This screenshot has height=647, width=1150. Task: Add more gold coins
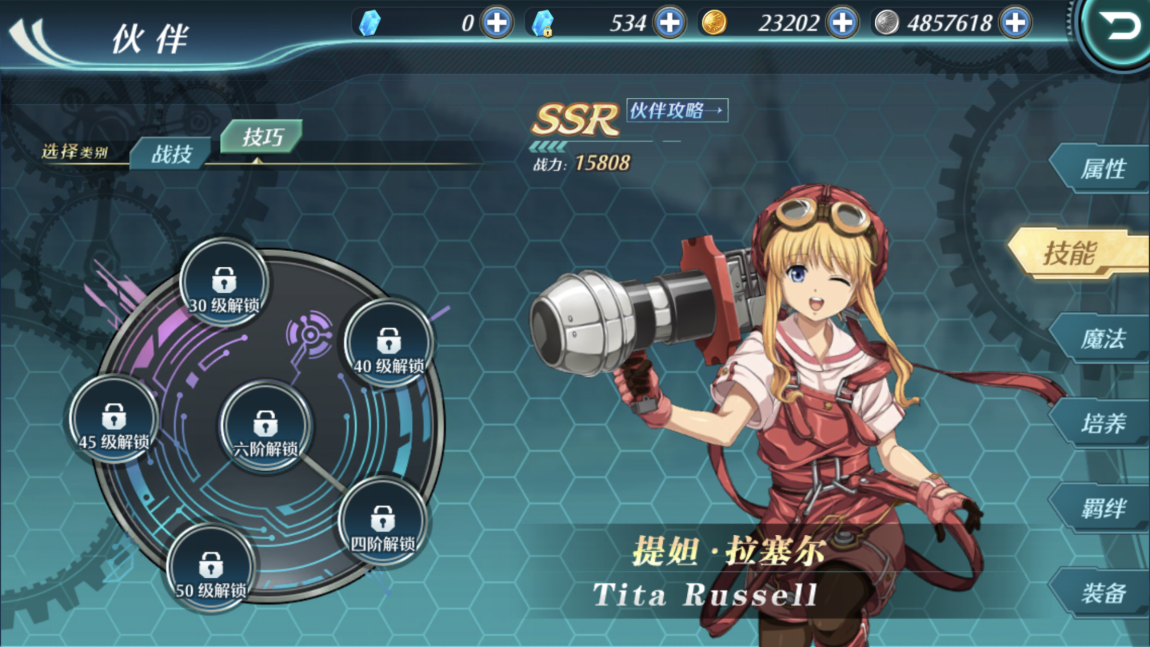pos(843,22)
